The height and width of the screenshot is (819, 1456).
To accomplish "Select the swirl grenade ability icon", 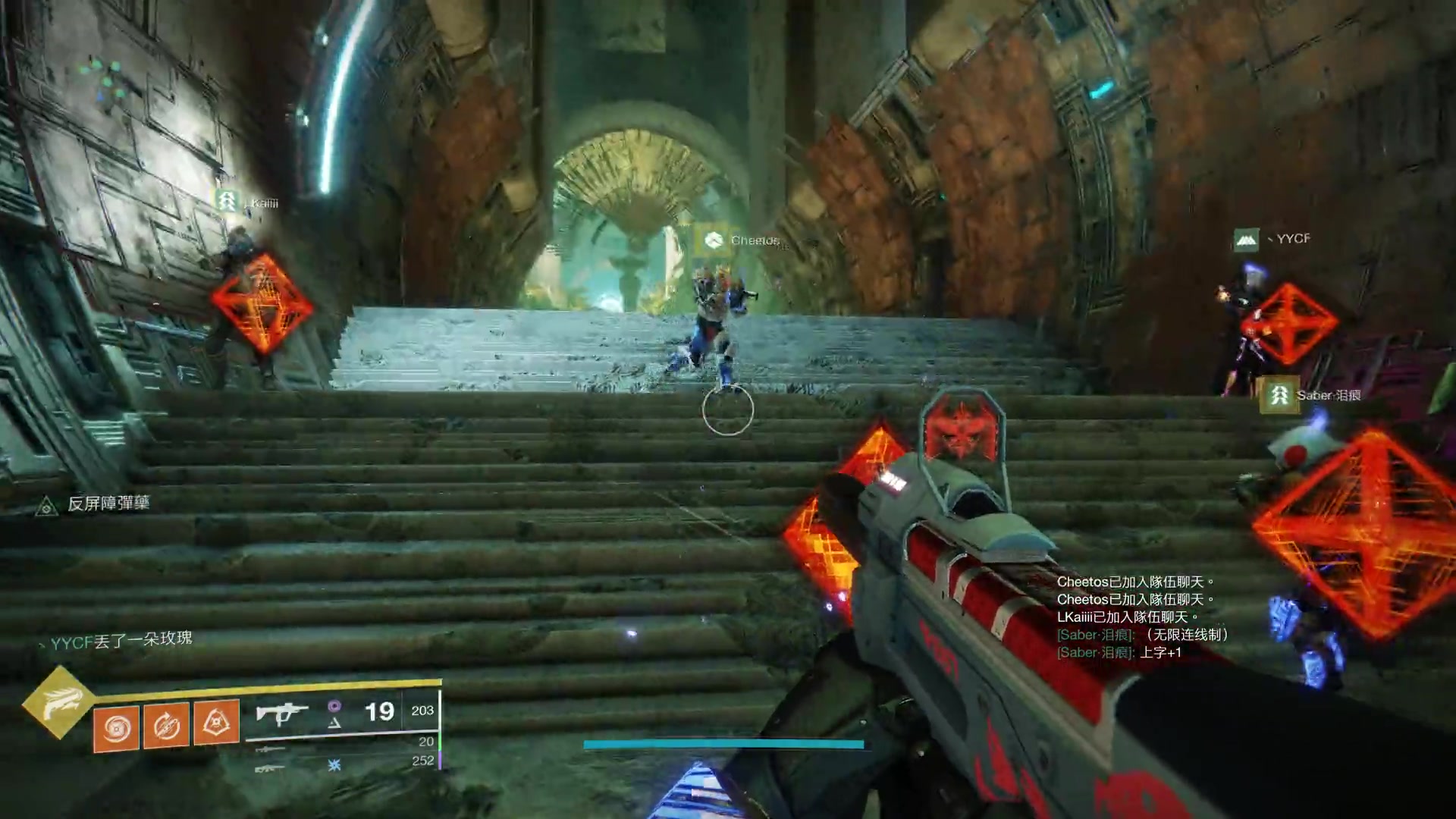I will (117, 728).
